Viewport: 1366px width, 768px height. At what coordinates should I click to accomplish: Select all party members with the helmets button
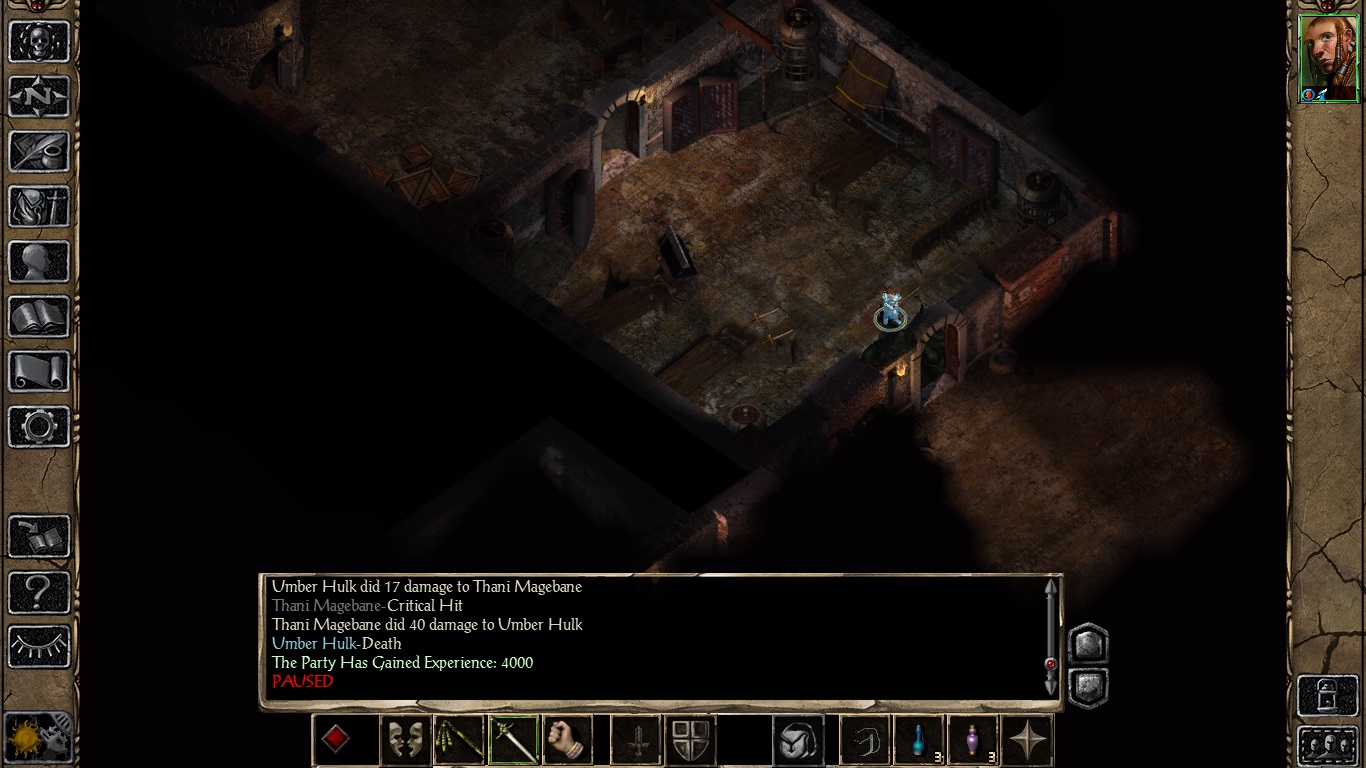point(1328,745)
